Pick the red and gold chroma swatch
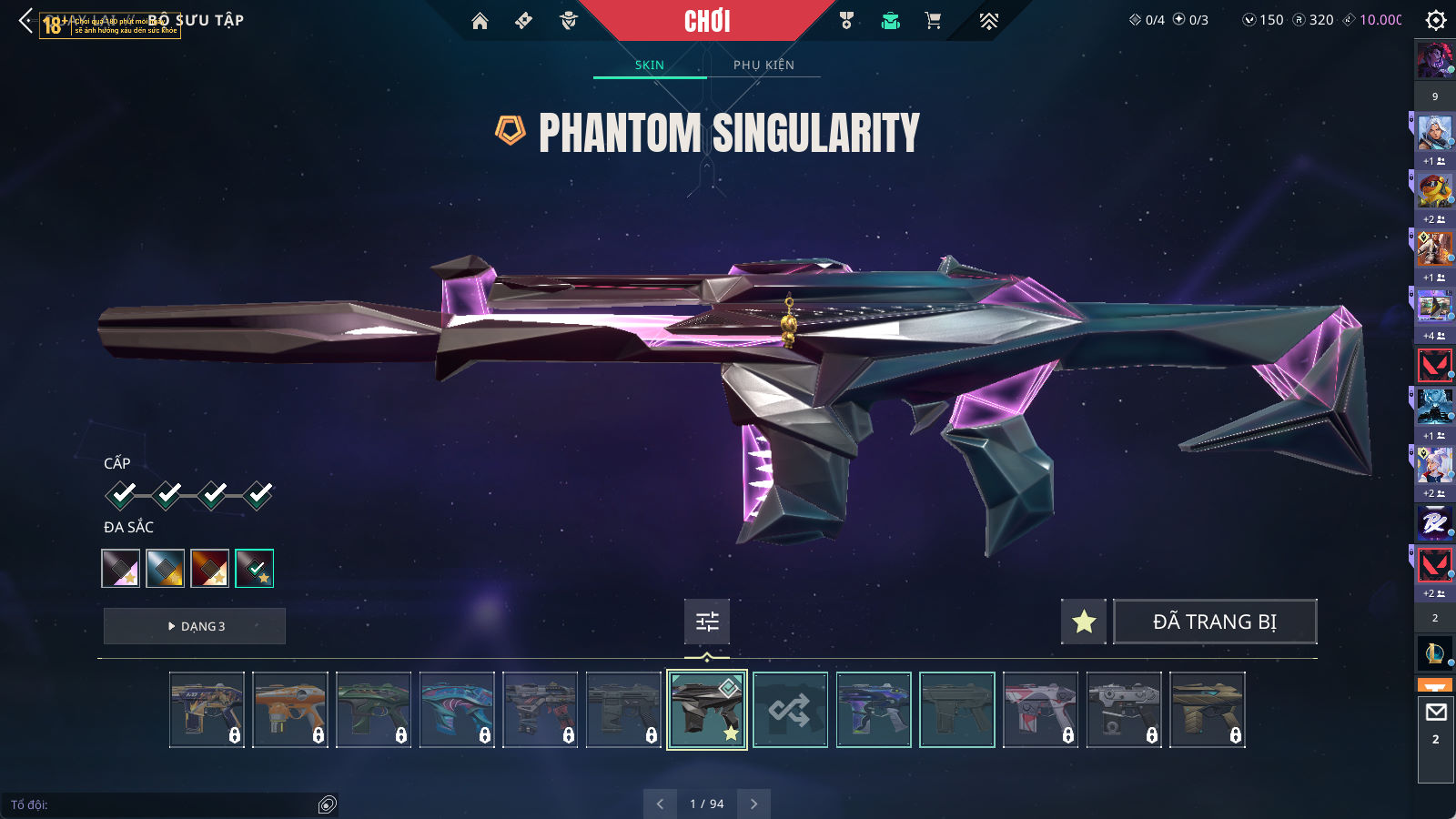Viewport: 1456px width, 819px height. click(x=210, y=568)
